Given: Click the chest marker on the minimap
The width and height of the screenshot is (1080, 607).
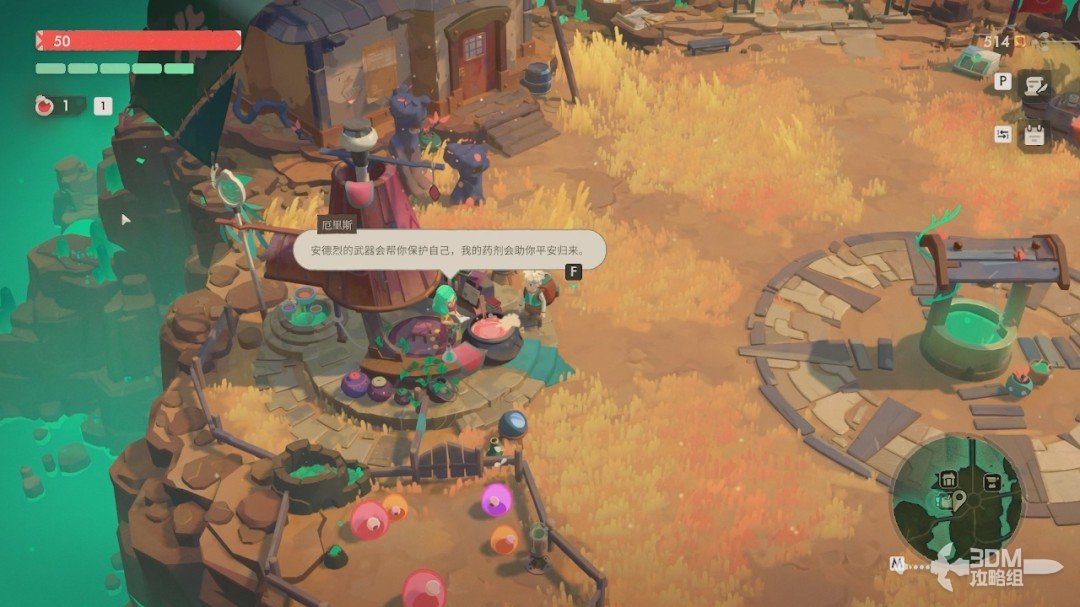Looking at the screenshot, I should tap(991, 482).
